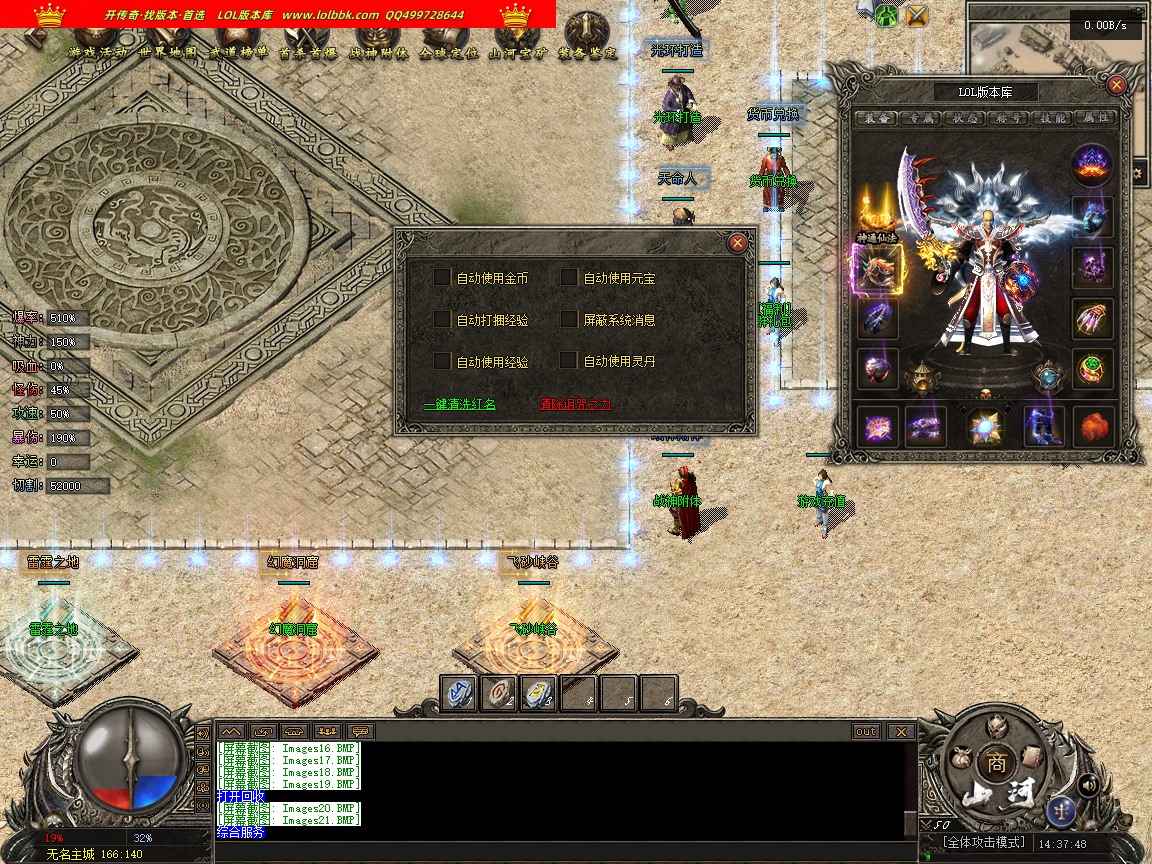The height and width of the screenshot is (864, 1152).
Task: Close the character equipment panel
Action: [1117, 85]
